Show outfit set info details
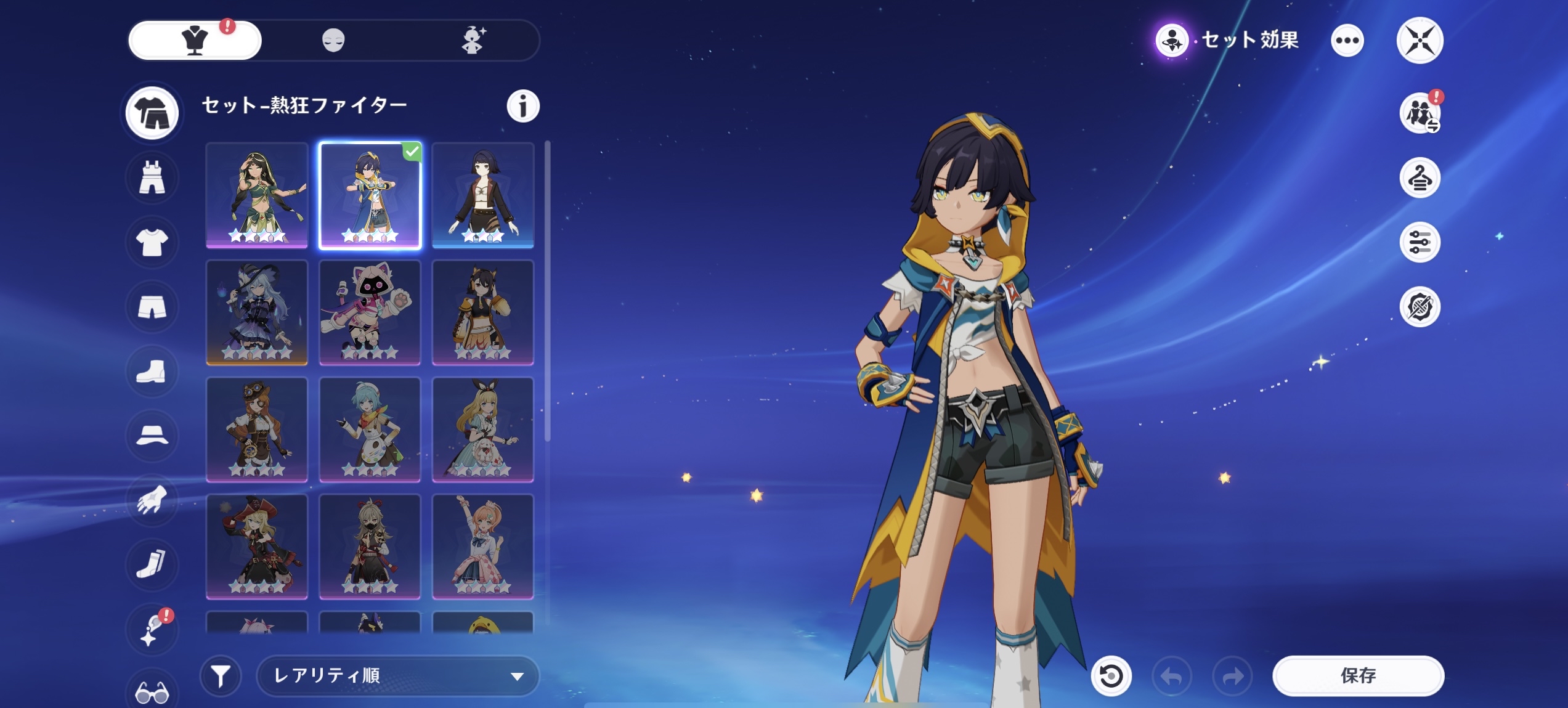Viewport: 1568px width, 708px height. [522, 106]
